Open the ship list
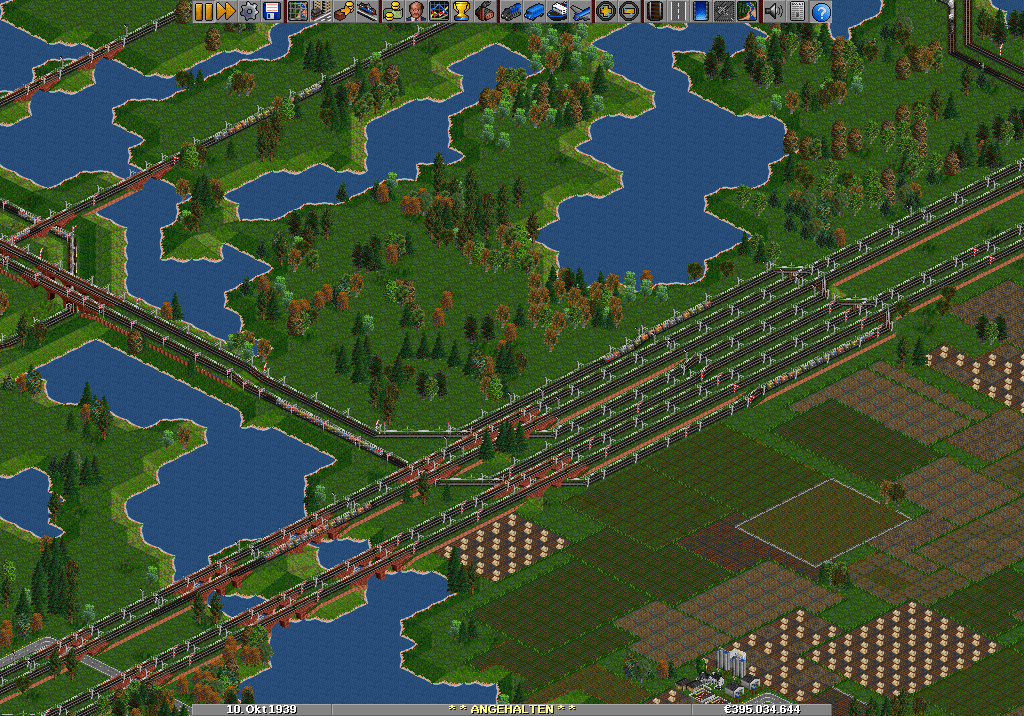Image resolution: width=1024 pixels, height=716 pixels. click(x=557, y=11)
